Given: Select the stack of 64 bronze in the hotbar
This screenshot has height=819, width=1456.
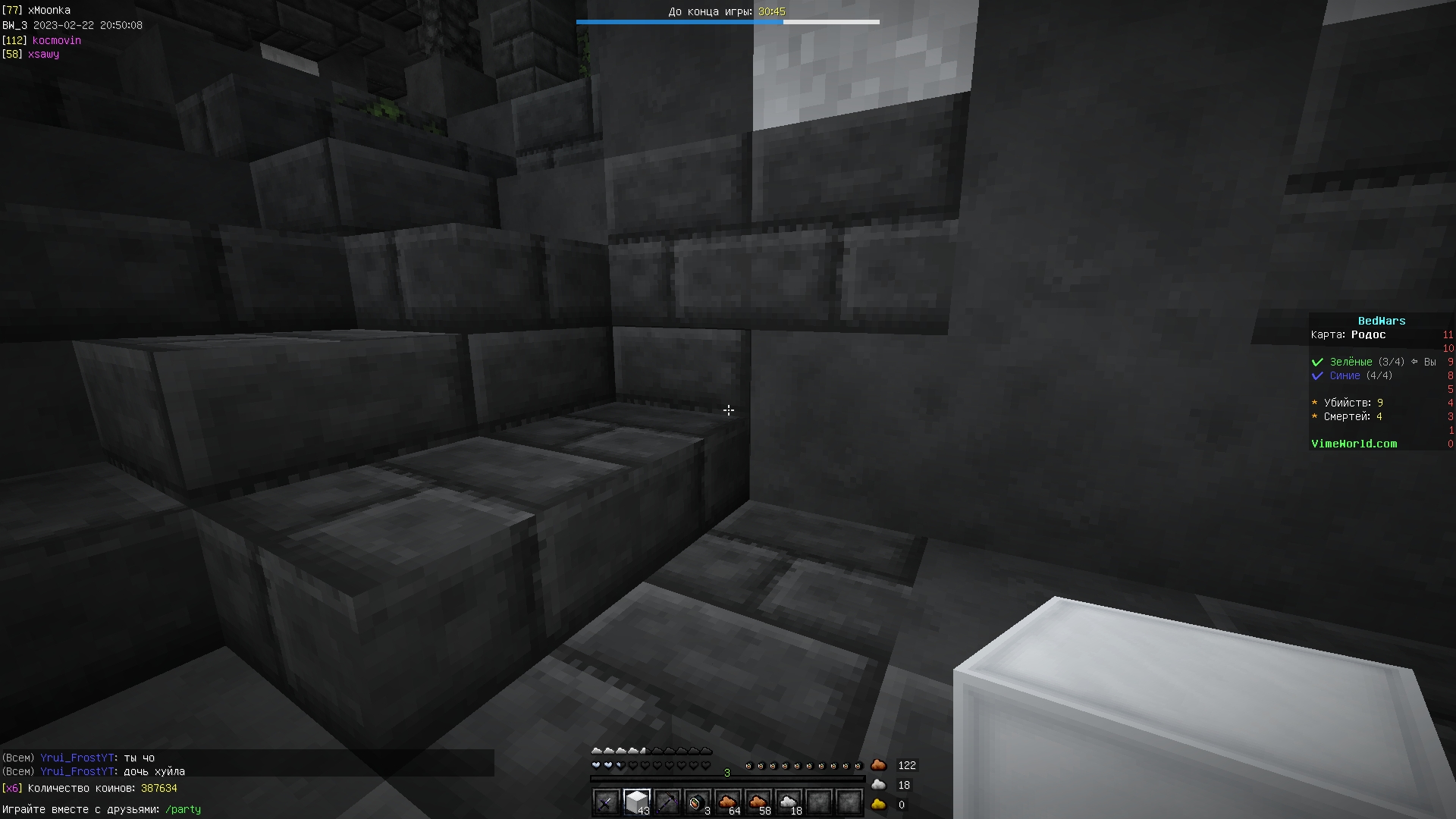Looking at the screenshot, I should tap(728, 802).
